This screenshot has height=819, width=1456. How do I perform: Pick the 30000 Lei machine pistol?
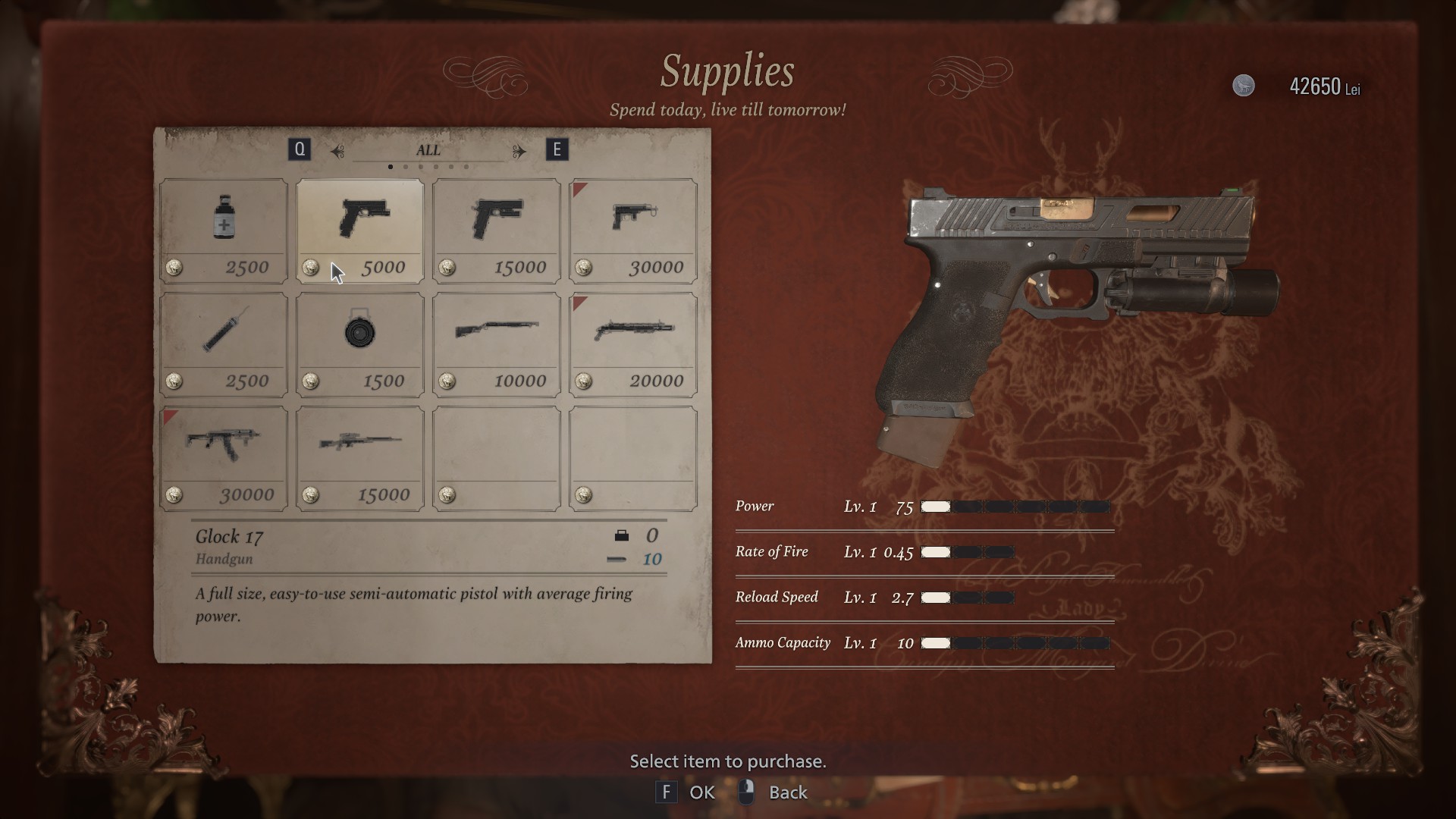pos(633,231)
